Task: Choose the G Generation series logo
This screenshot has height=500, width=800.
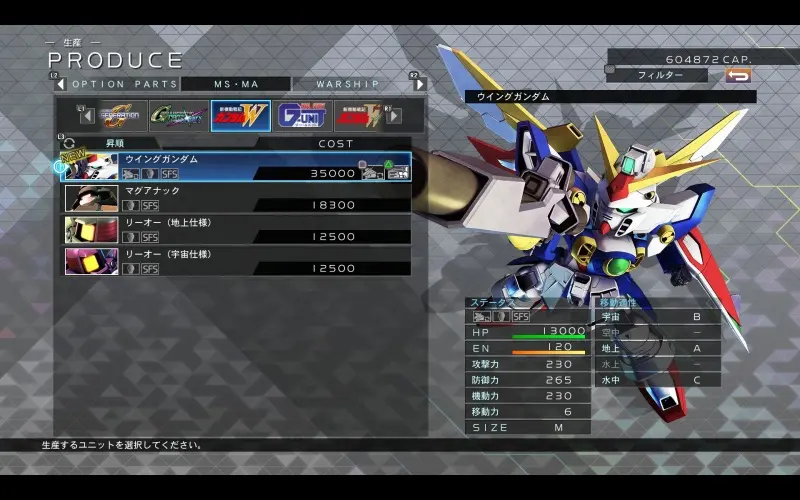Action: (x=122, y=116)
